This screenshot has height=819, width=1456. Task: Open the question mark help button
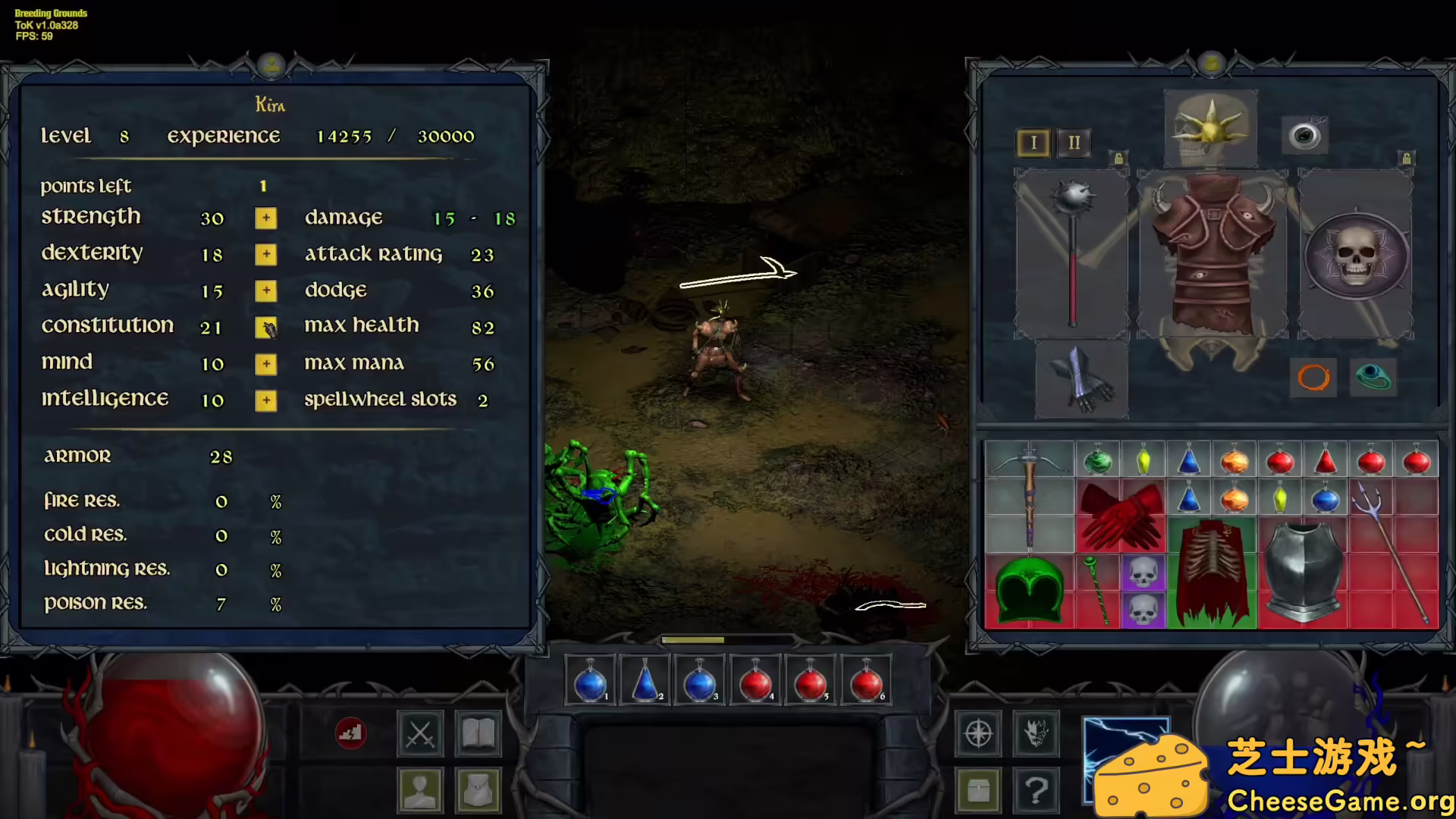pos(1036,790)
